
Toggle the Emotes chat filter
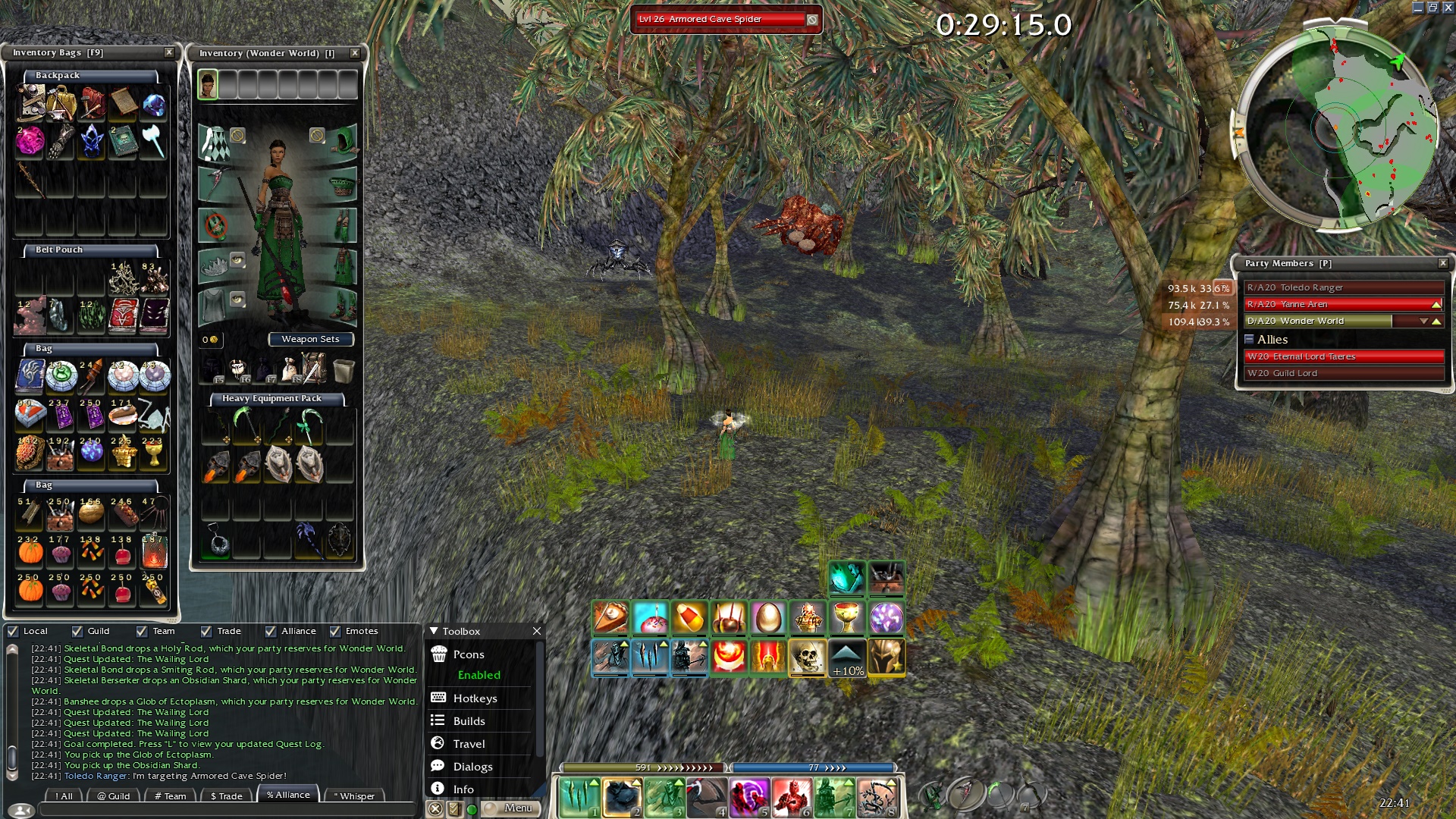coord(335,631)
